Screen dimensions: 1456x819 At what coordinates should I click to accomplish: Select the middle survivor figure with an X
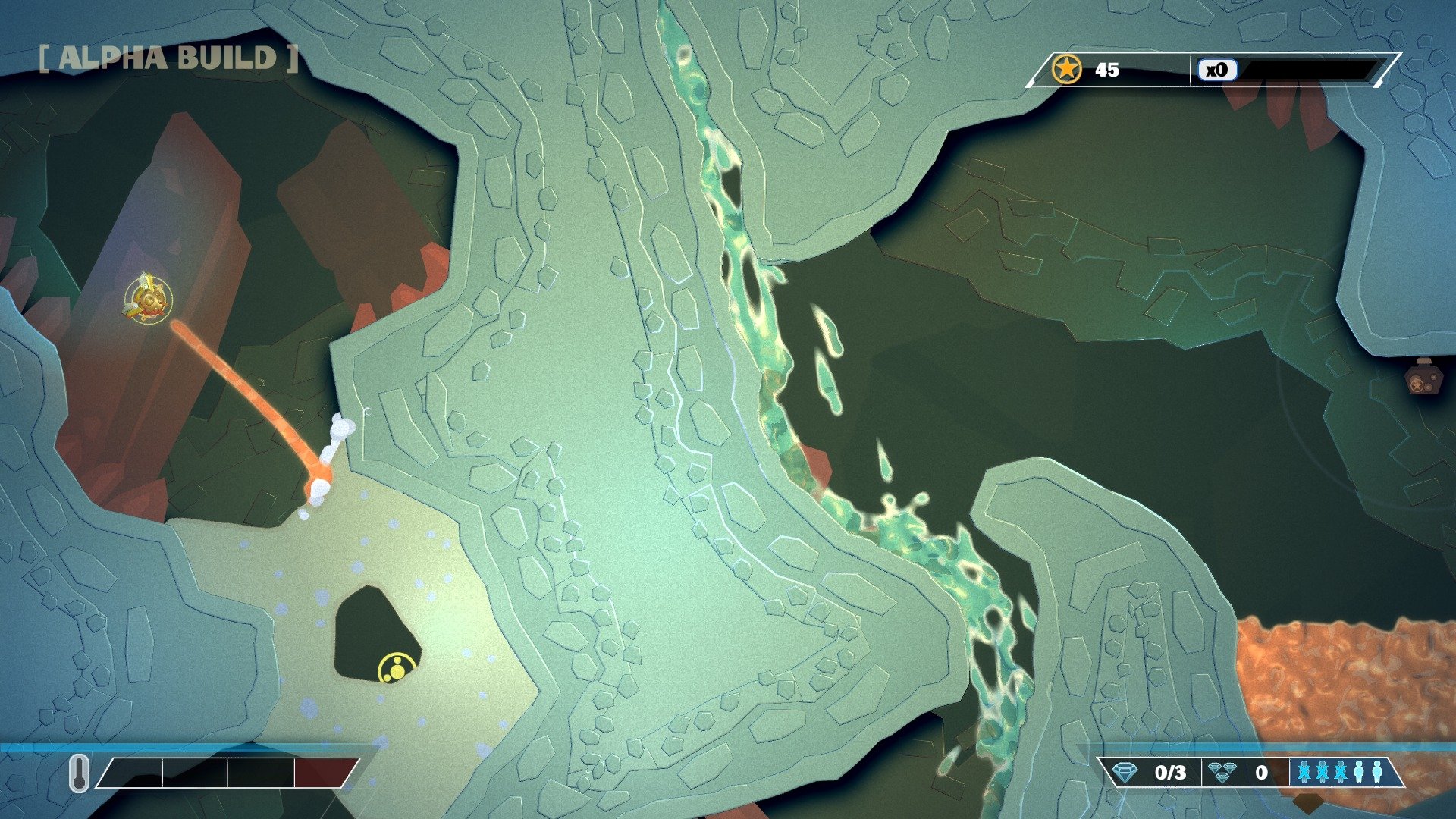pyautogui.click(x=1323, y=771)
